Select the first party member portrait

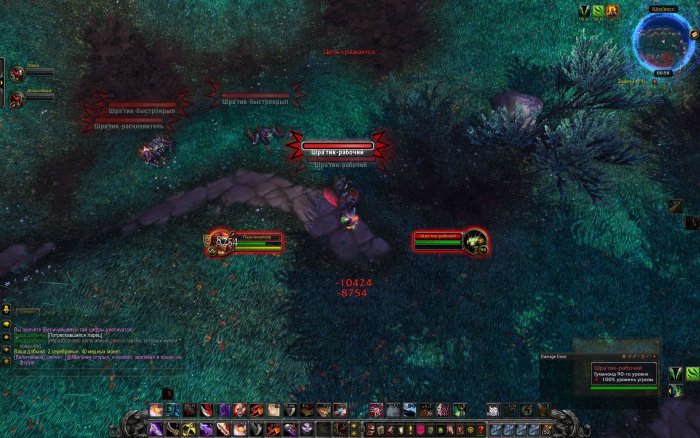point(17,73)
